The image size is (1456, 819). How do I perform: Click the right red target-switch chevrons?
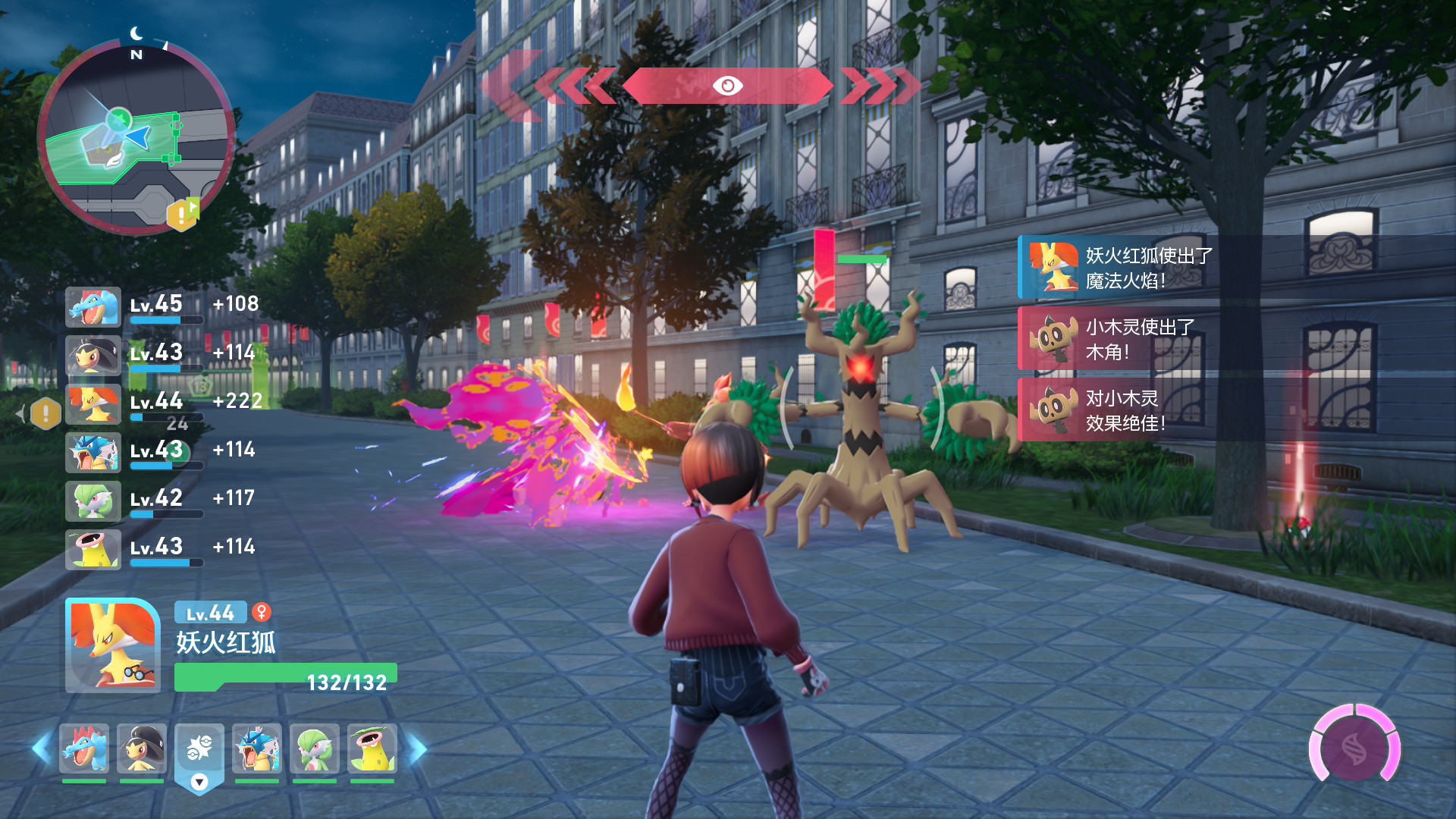[x=880, y=86]
